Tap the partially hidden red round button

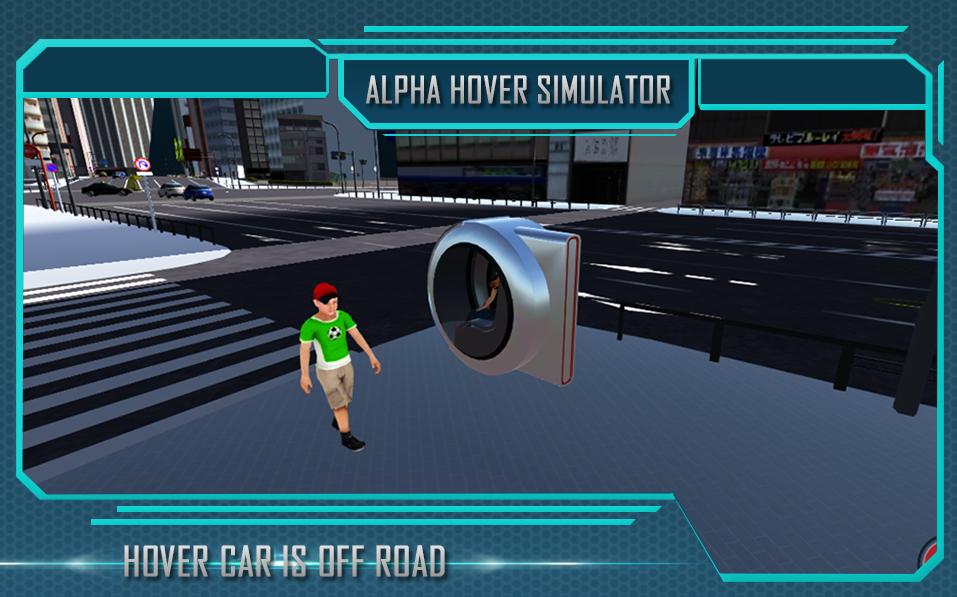coord(929,553)
